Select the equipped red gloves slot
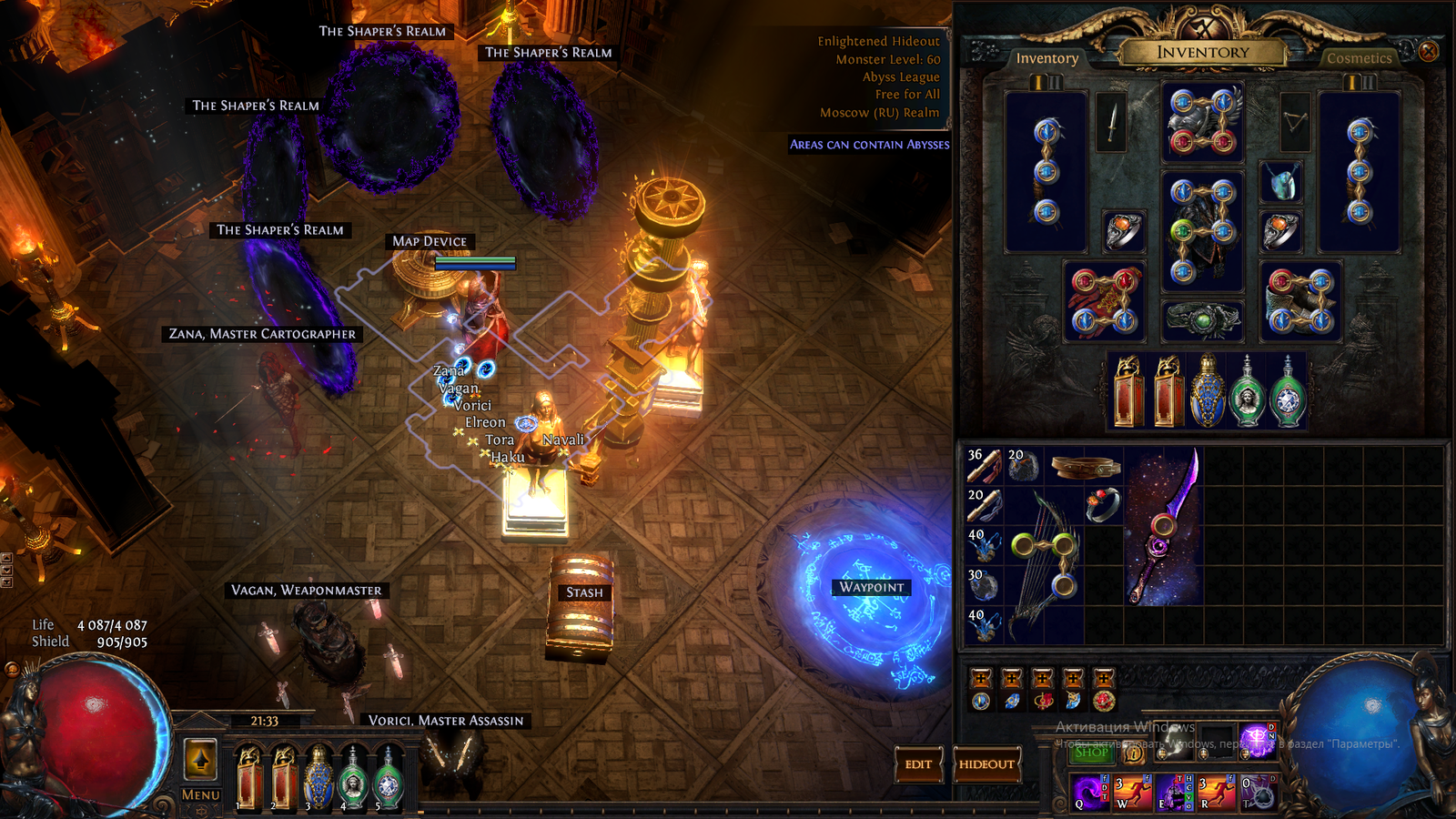The image size is (1456, 819). [1104, 301]
